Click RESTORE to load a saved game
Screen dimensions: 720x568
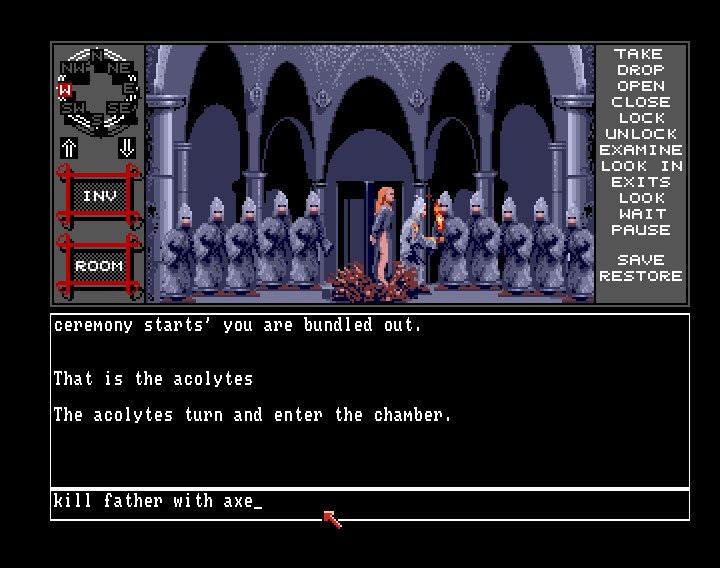640,276
